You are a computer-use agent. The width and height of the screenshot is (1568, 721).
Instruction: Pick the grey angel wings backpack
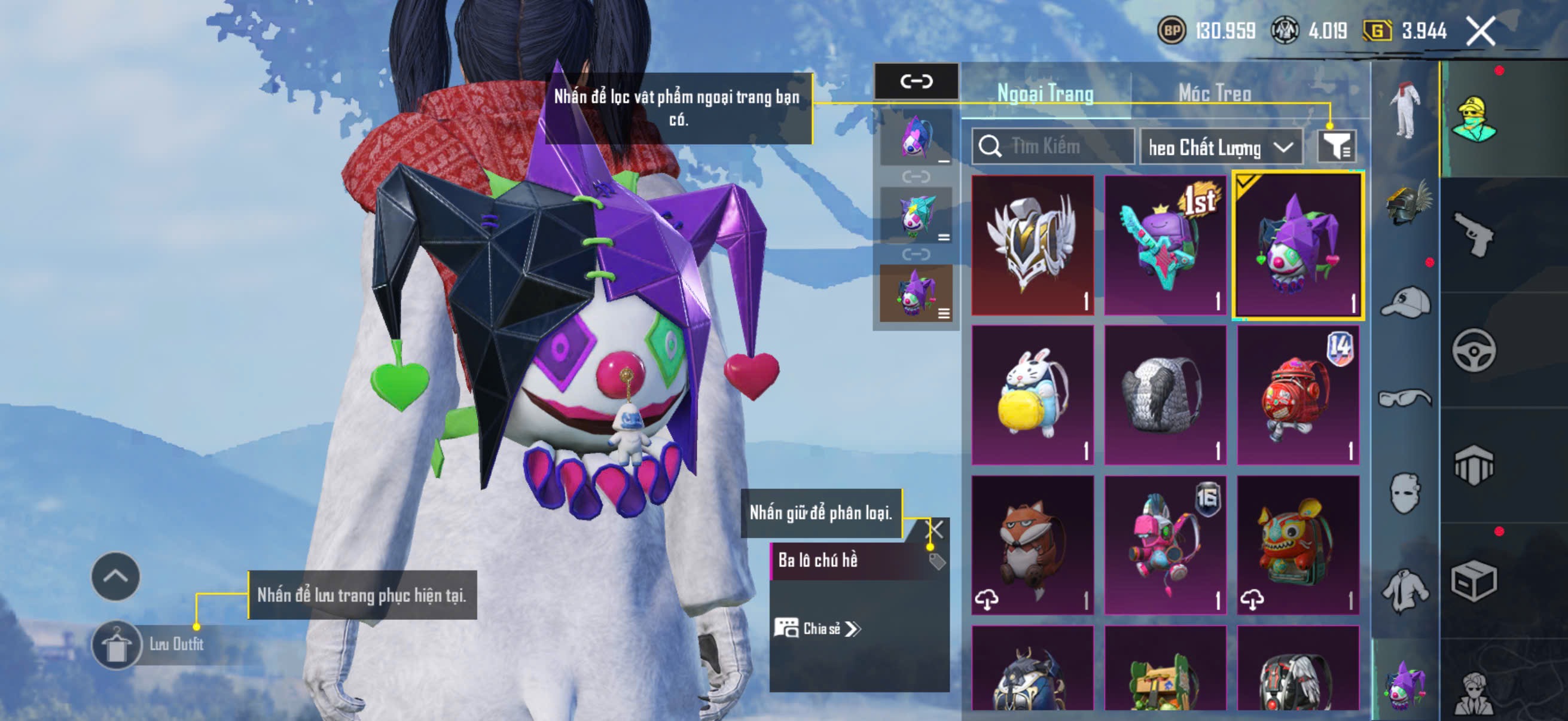pyautogui.click(x=1165, y=396)
